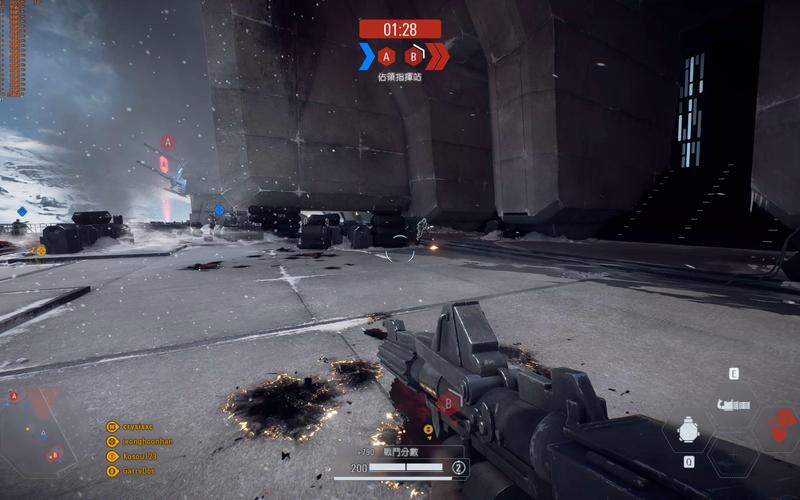
Task: Select objective A hexagon in the top tracker
Action: [387, 56]
